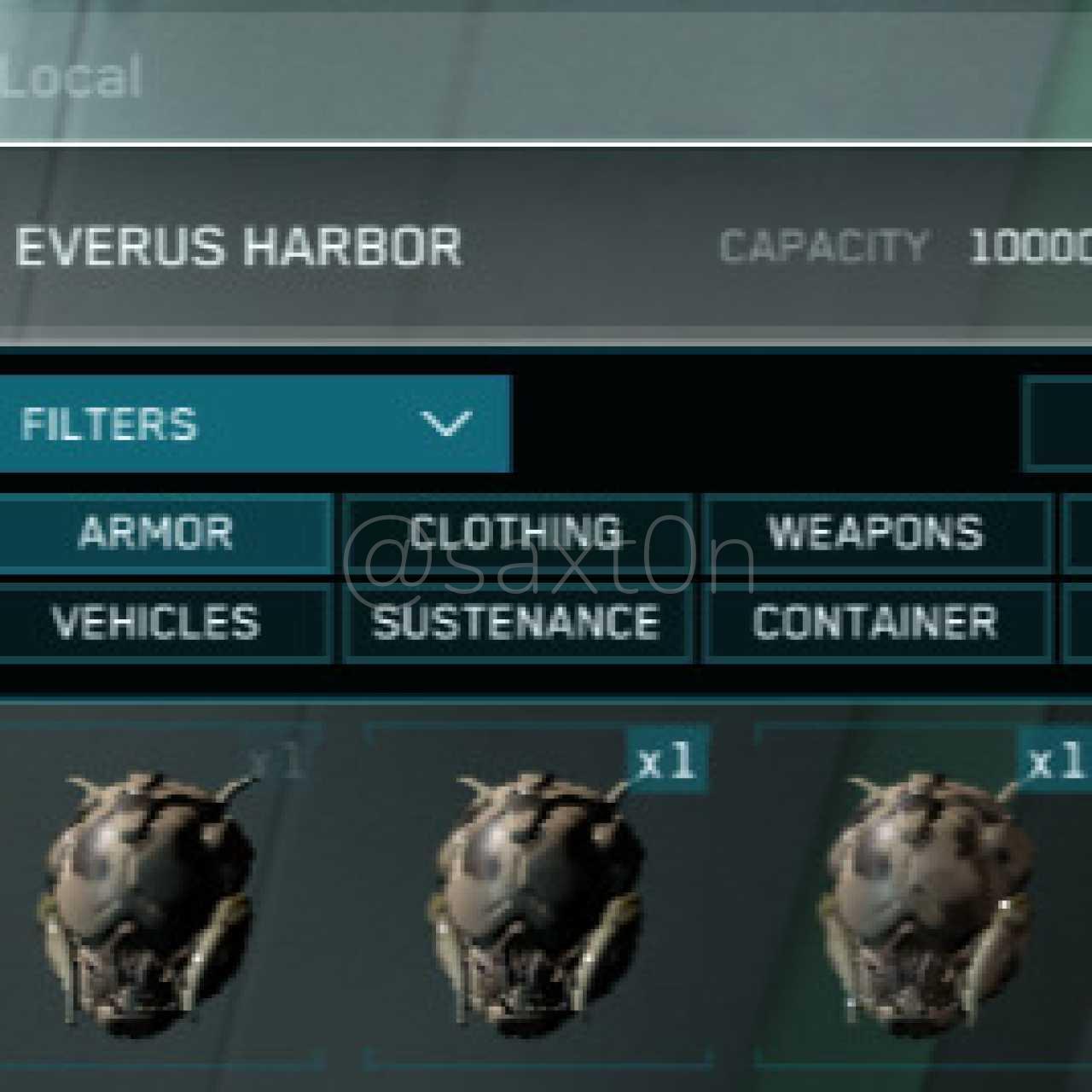Screen dimensions: 1092x1092
Task: Activate the Container filter
Action: pos(875,622)
